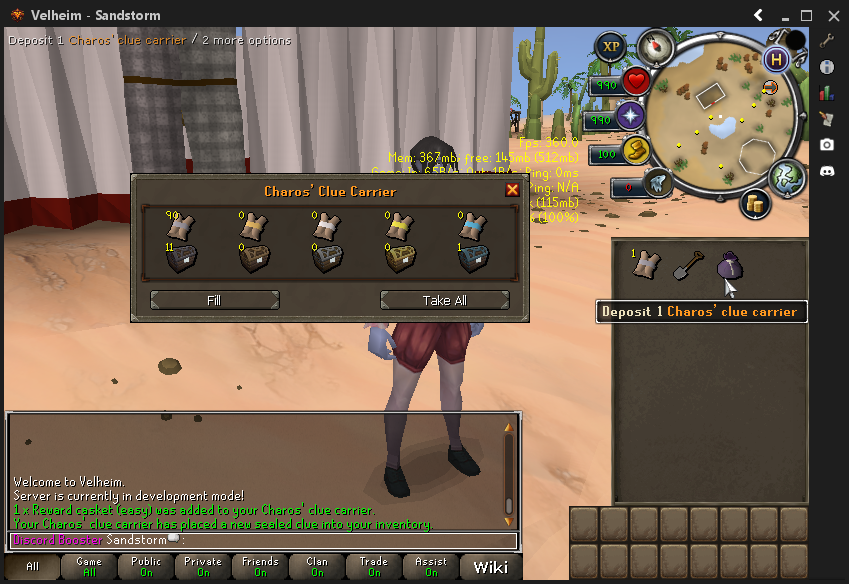Open the gold coins money pouch orb
The width and height of the screenshot is (849, 584).
tap(754, 203)
